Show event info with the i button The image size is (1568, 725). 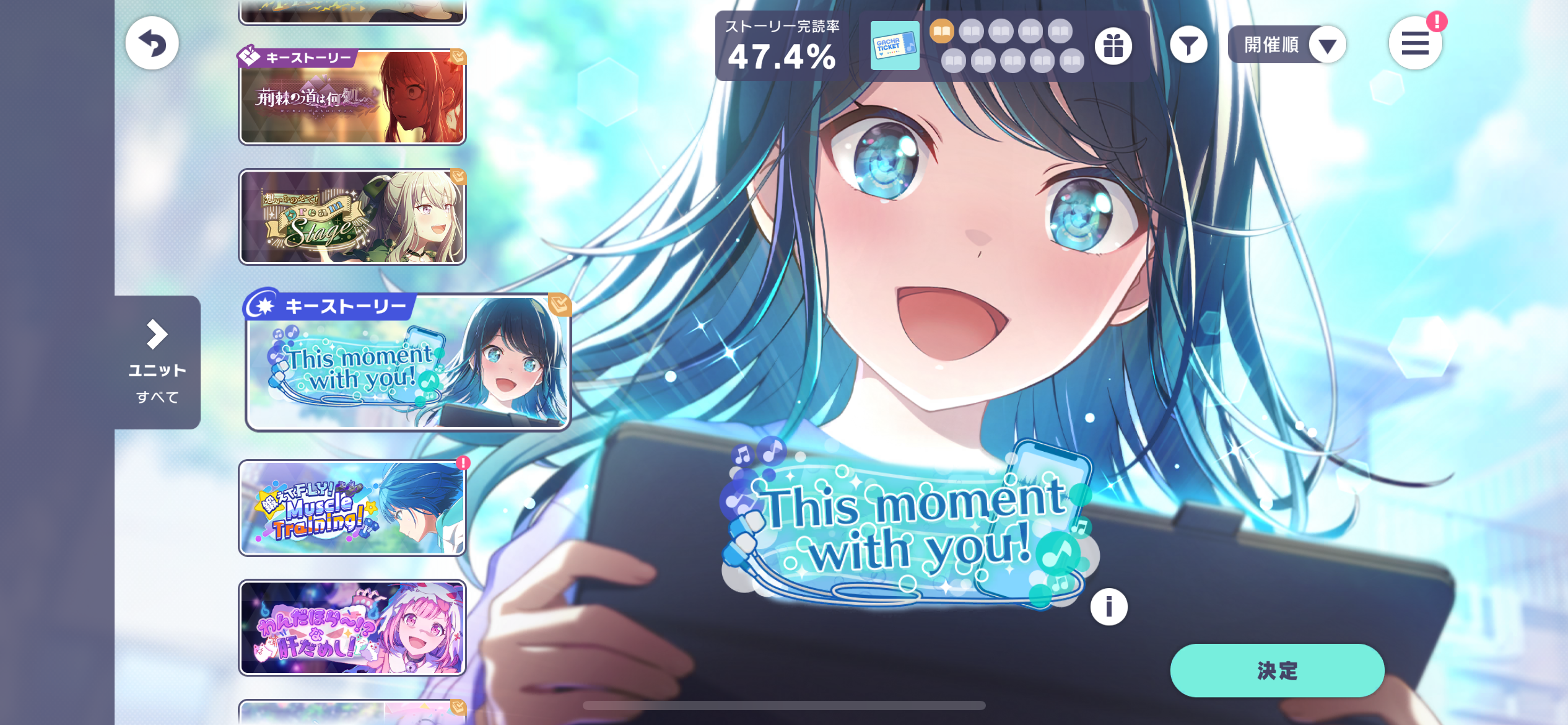pos(1108,606)
